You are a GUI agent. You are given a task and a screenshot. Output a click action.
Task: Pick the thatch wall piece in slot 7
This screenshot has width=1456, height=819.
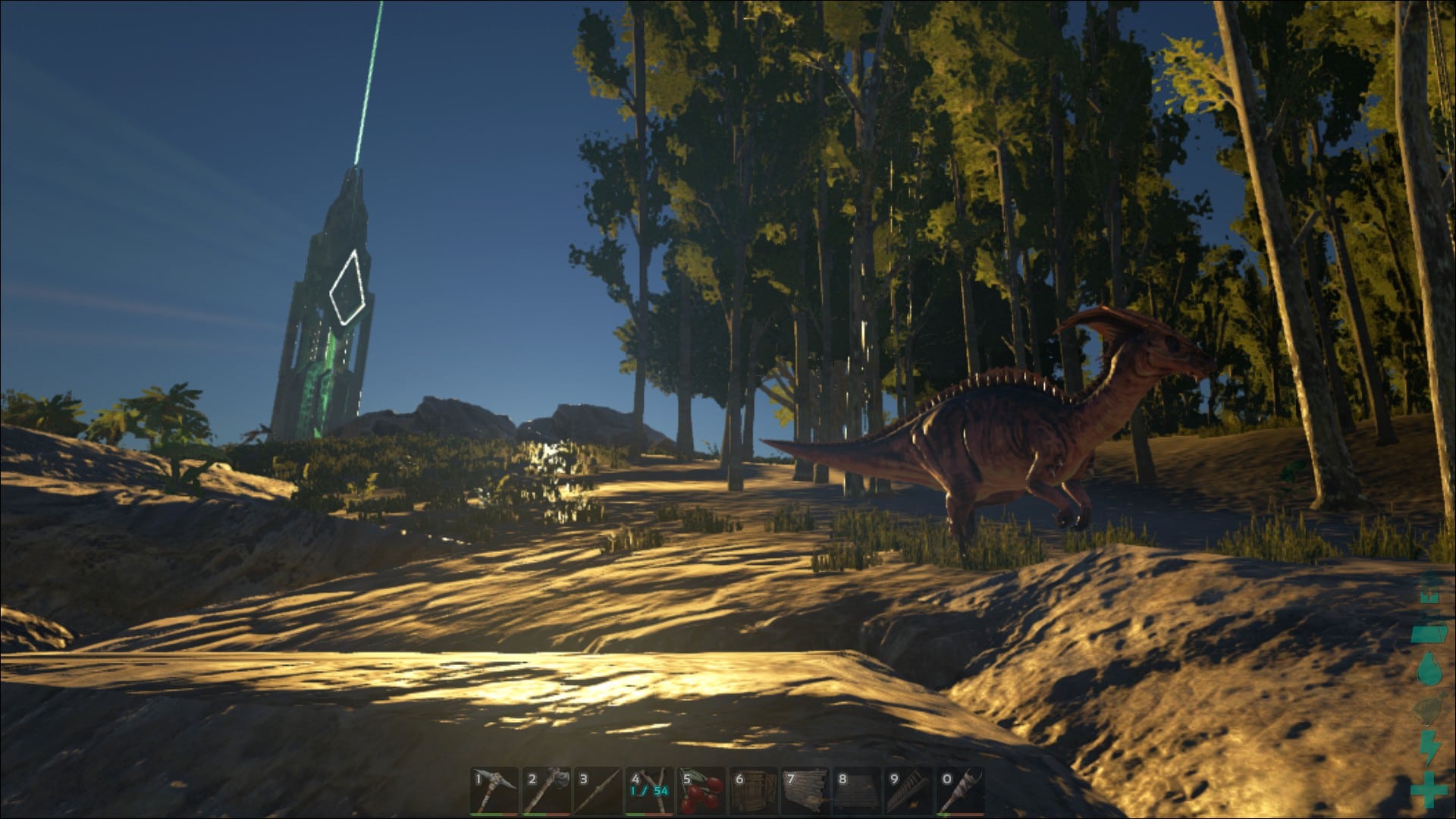click(x=805, y=791)
